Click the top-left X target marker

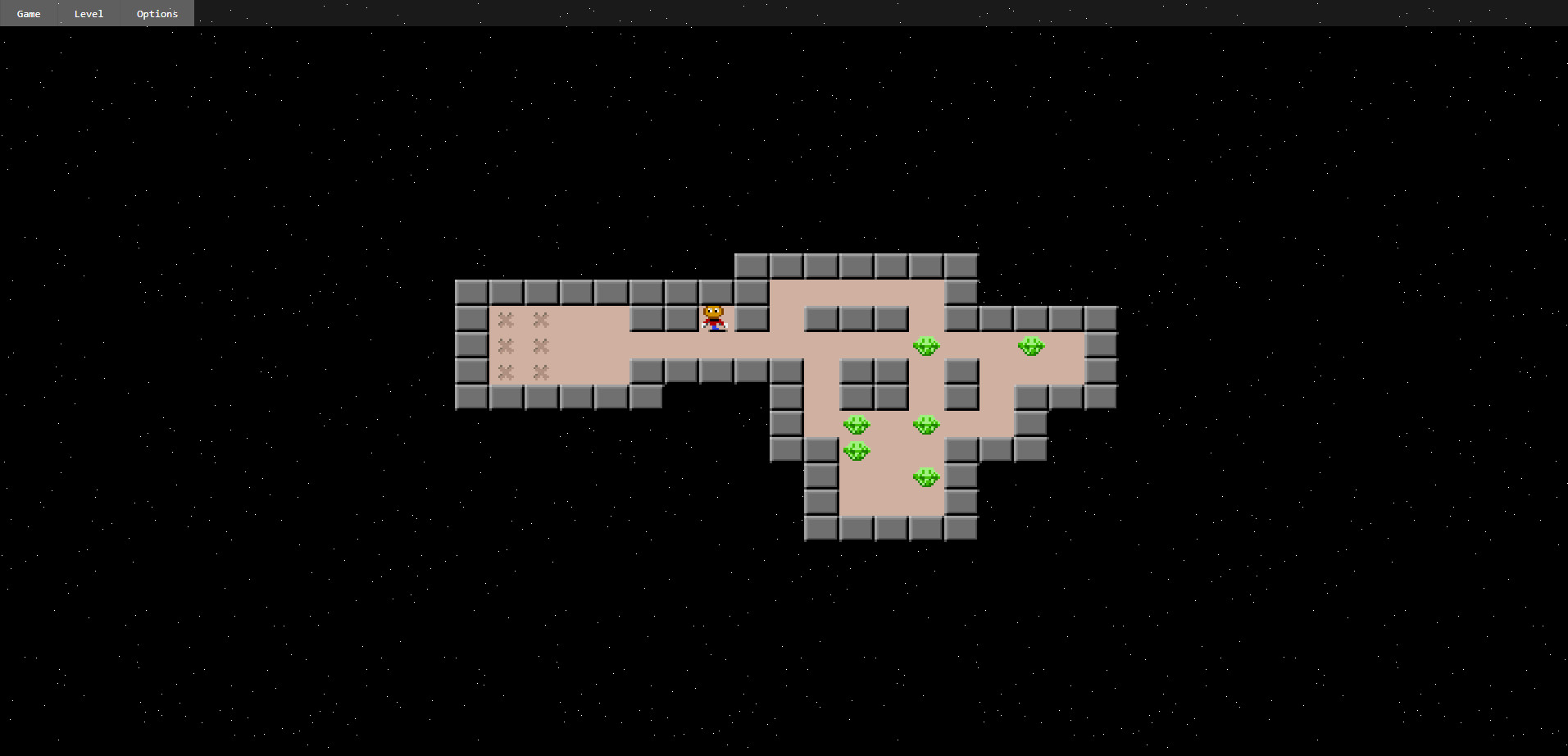coord(507,320)
